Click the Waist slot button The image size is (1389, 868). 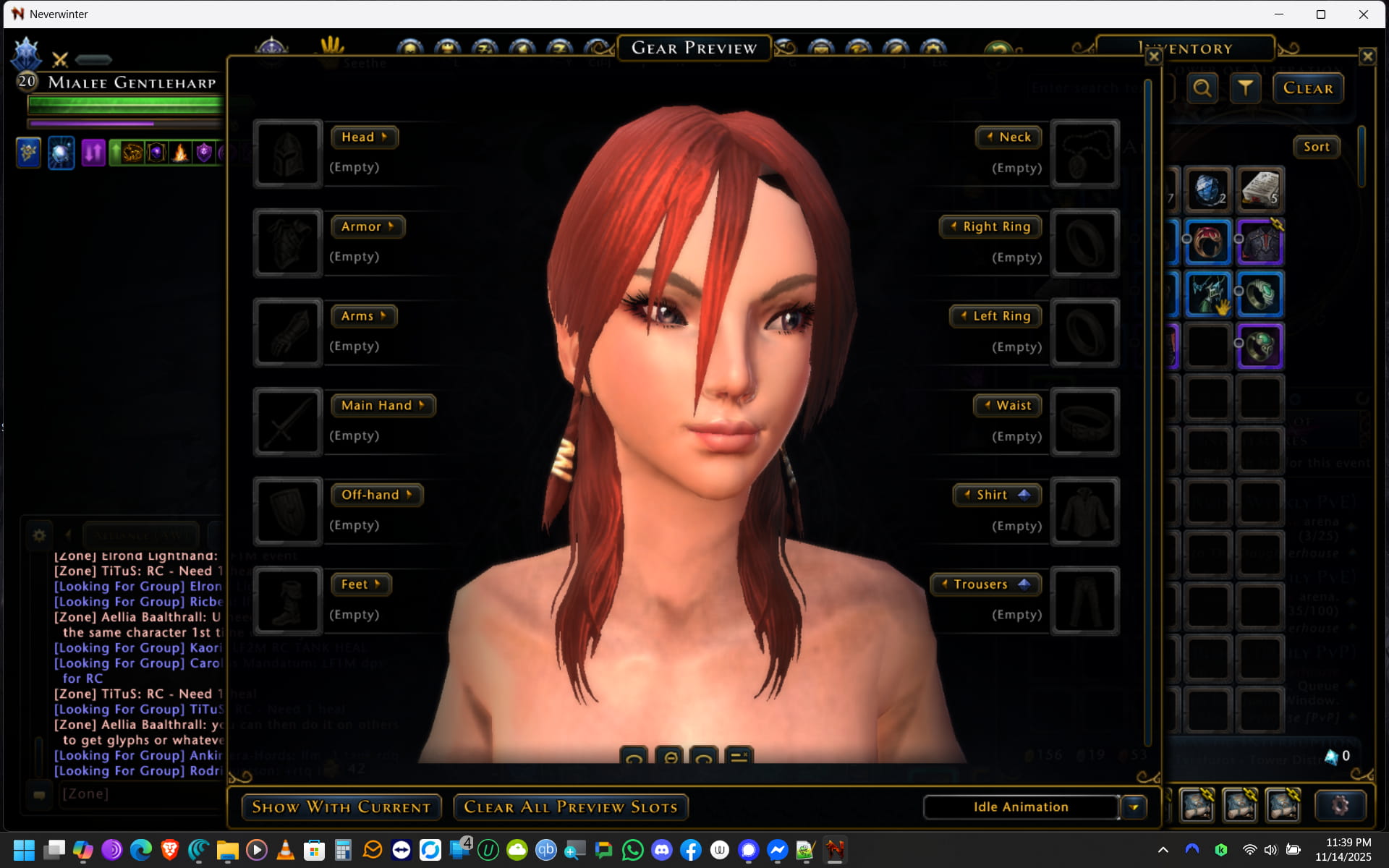[1007, 406]
